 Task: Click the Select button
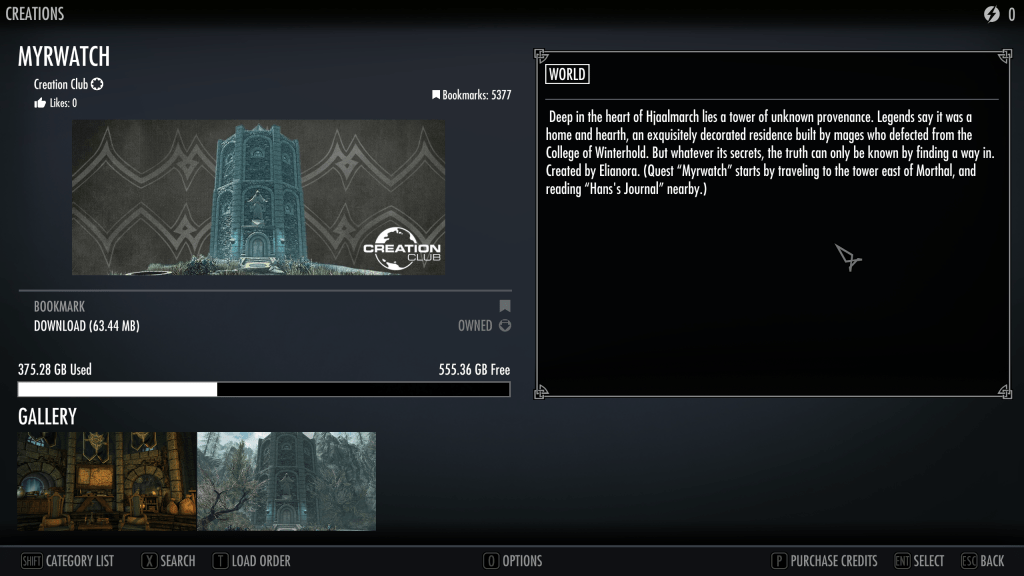tap(918, 561)
